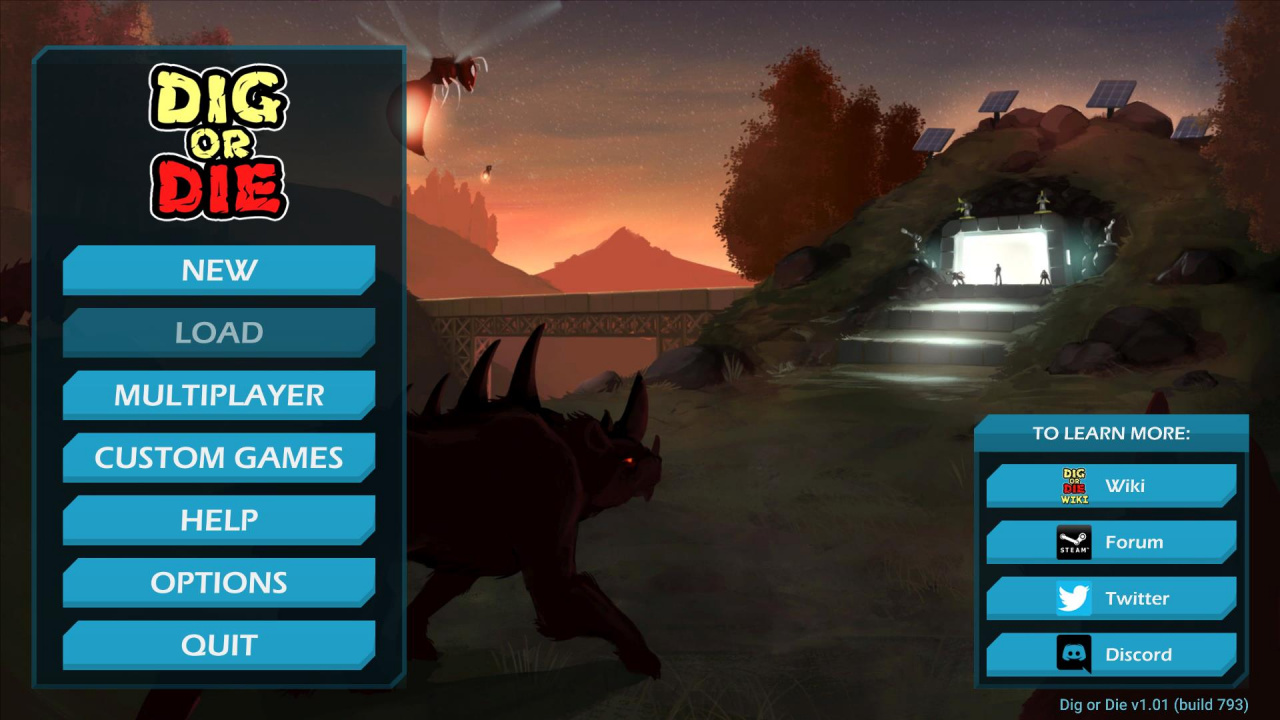Choose QUIT to exit the game
Viewport: 1280px width, 720px height.
pos(219,645)
